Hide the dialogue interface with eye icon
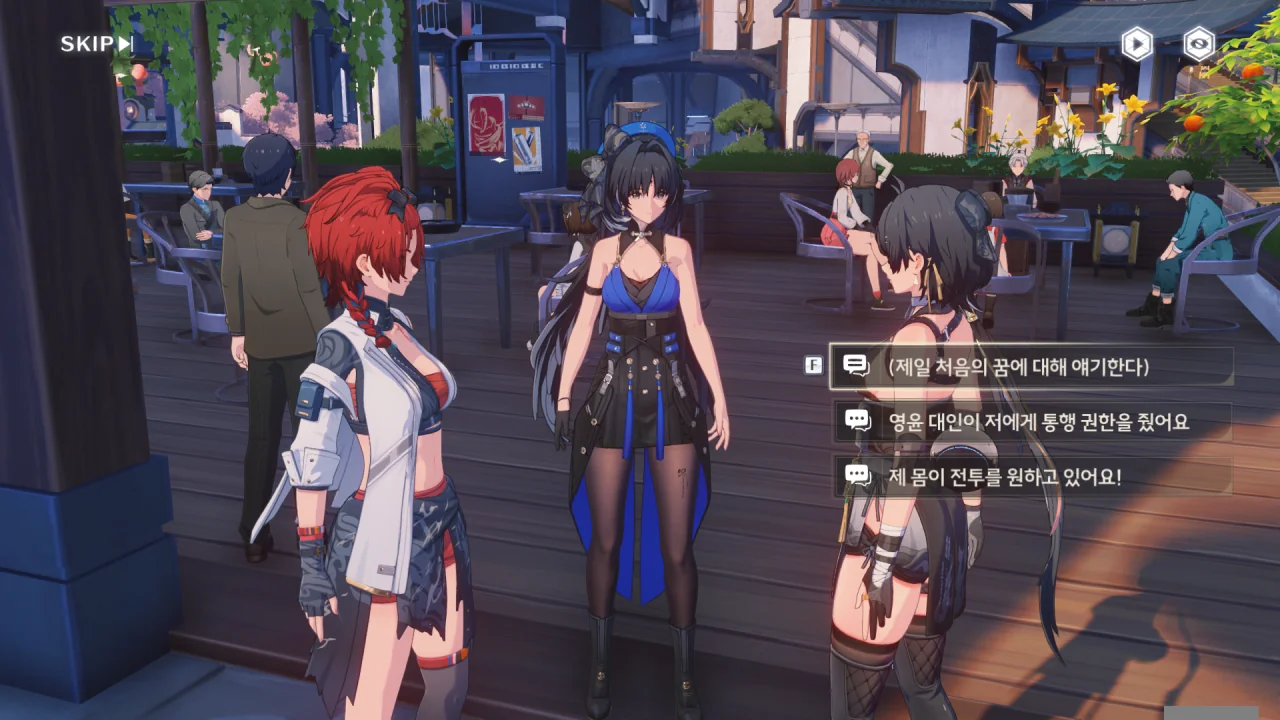This screenshot has width=1280, height=720. pos(1198,44)
